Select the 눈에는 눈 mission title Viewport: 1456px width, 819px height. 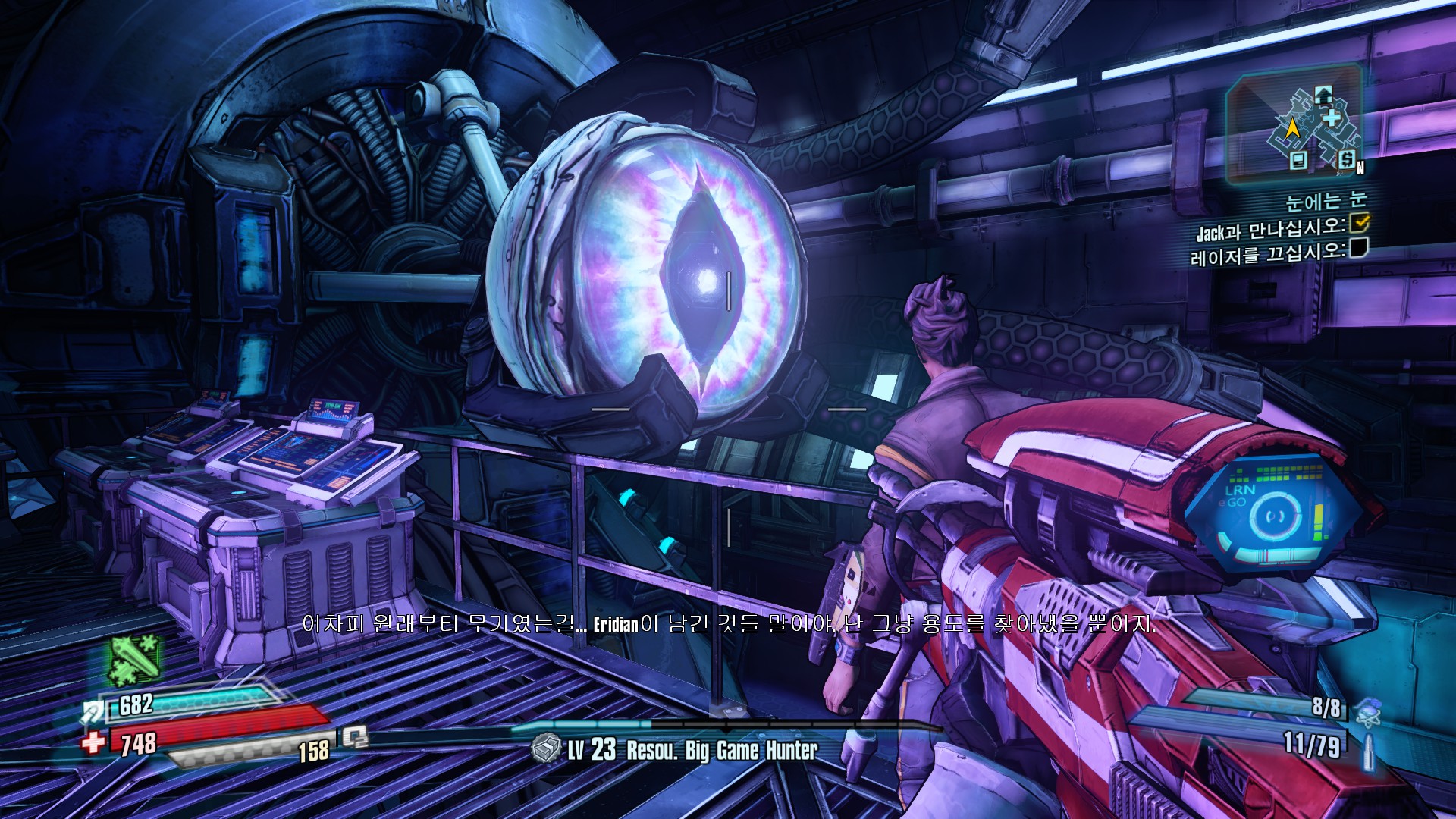pyautogui.click(x=1326, y=201)
